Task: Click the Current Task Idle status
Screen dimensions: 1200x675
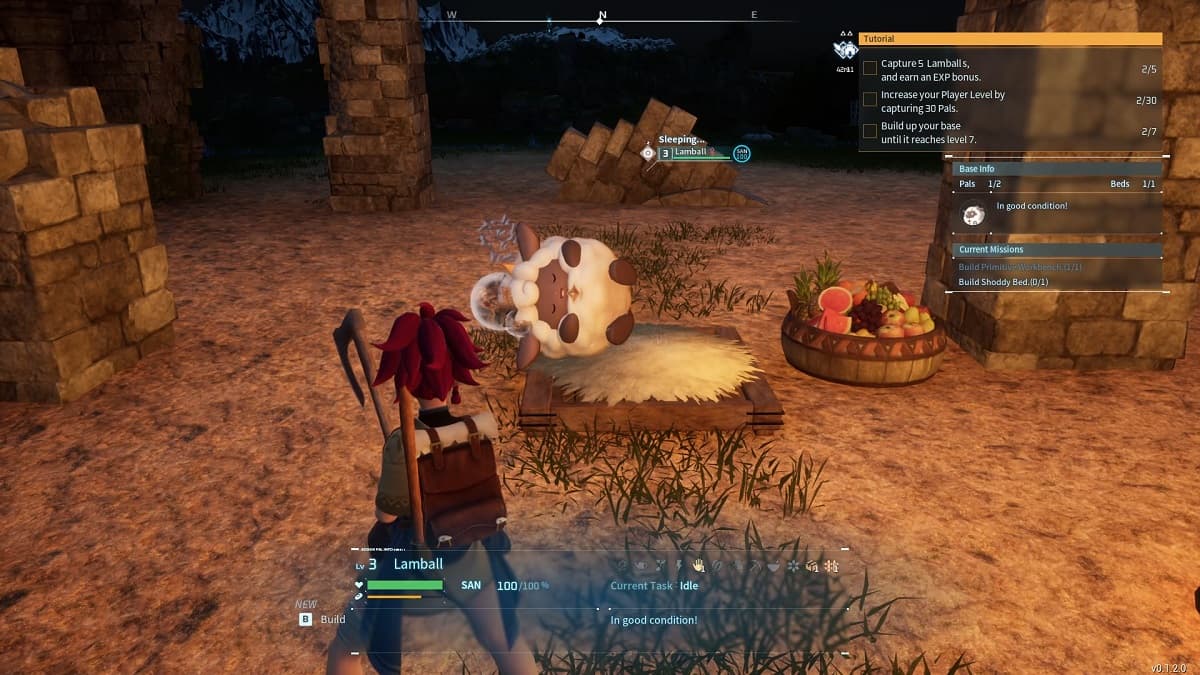Action: click(654, 586)
